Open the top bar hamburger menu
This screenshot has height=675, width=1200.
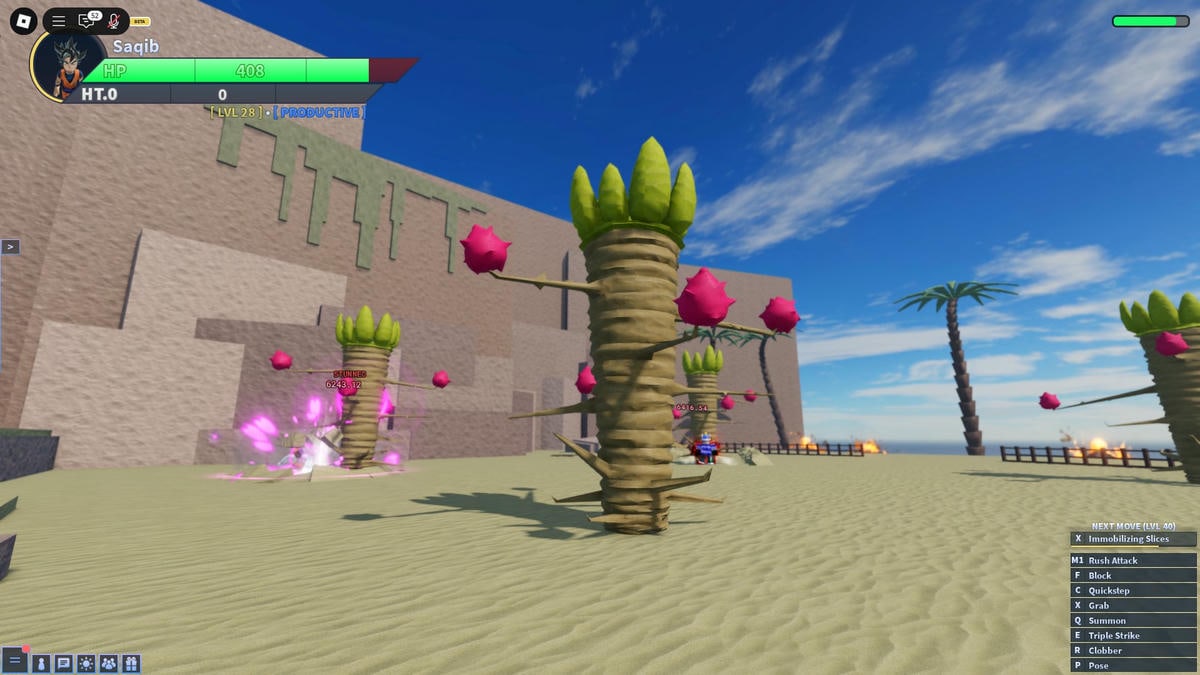click(59, 21)
